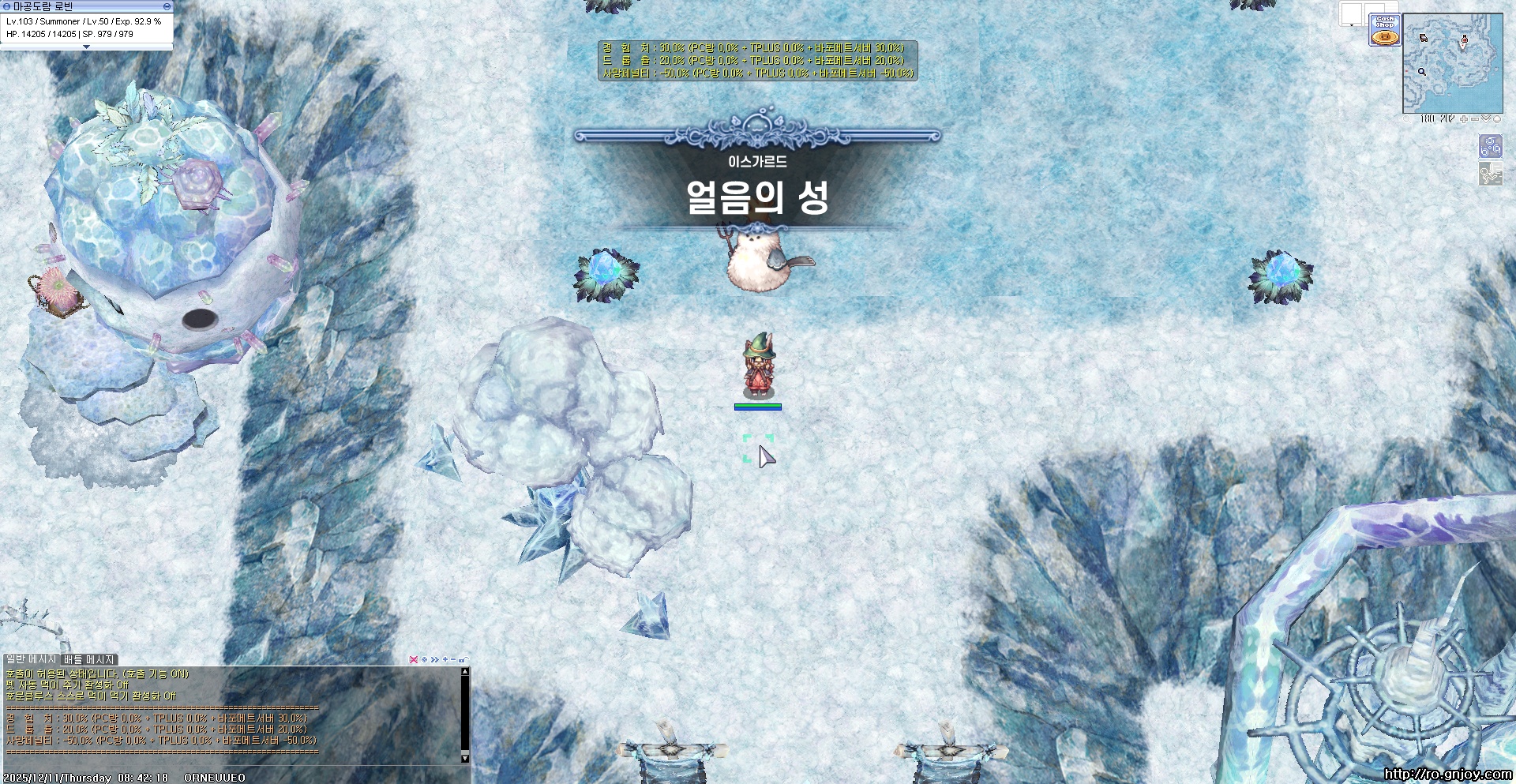Click the blue orb on the character window titlebar
Image resolution: width=1516 pixels, height=784 pixels.
tap(7, 6)
